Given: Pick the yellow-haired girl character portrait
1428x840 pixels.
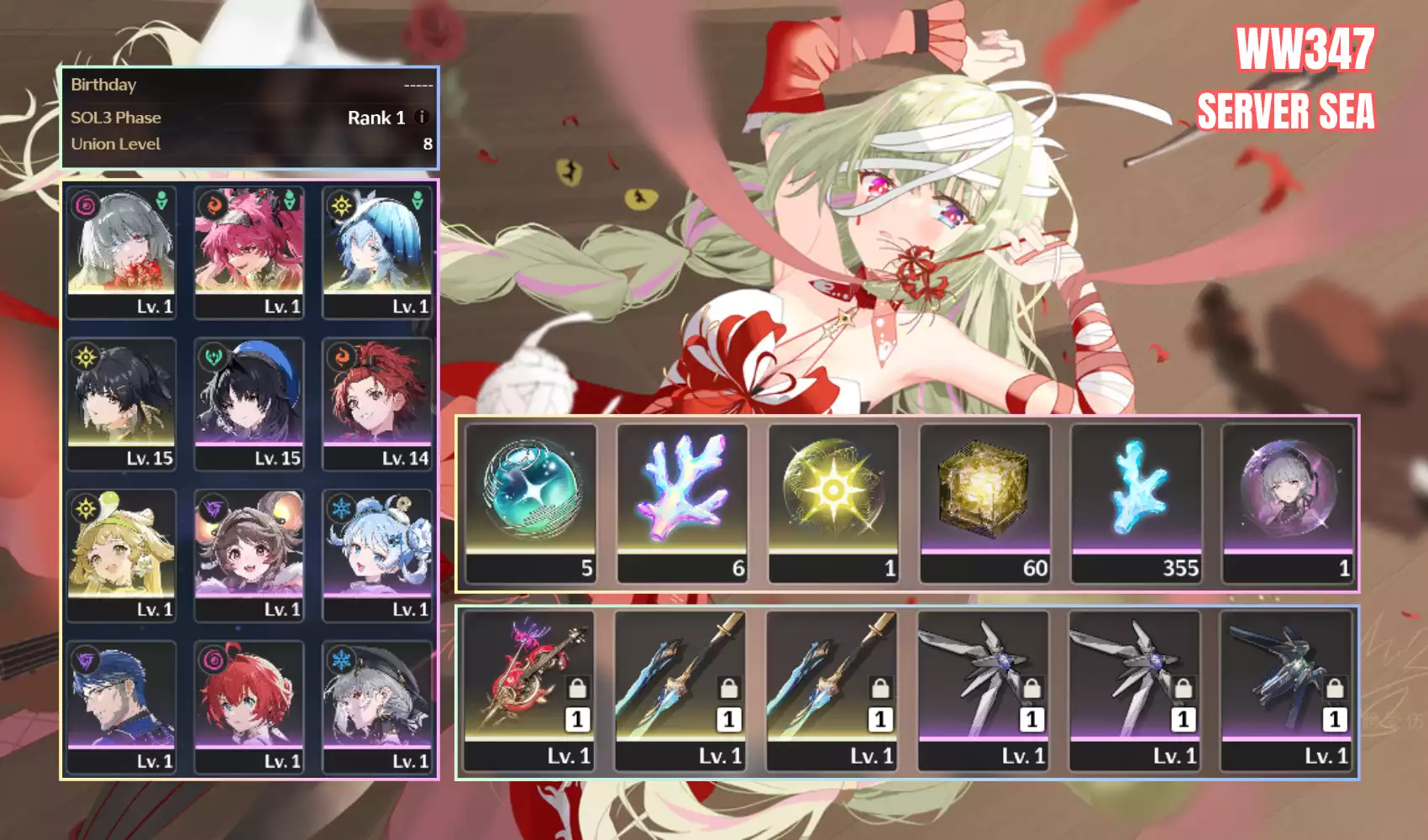Looking at the screenshot, I should click(122, 553).
